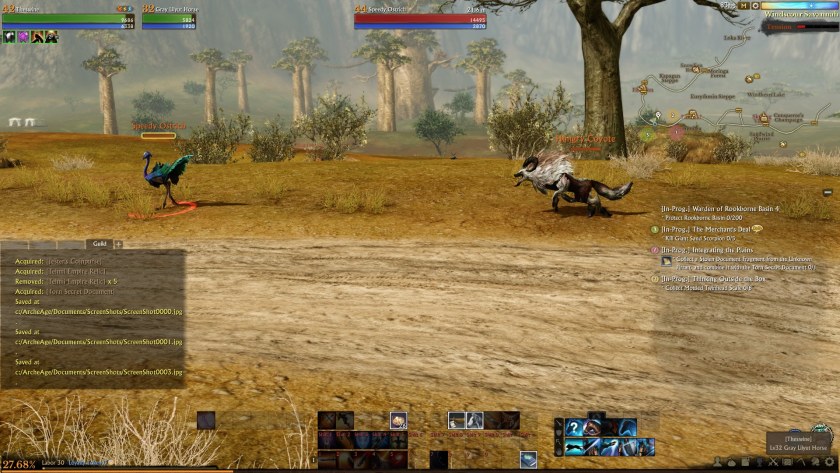Activate the question mark mount skill
Image resolution: width=840 pixels, height=473 pixels.
(x=574, y=428)
